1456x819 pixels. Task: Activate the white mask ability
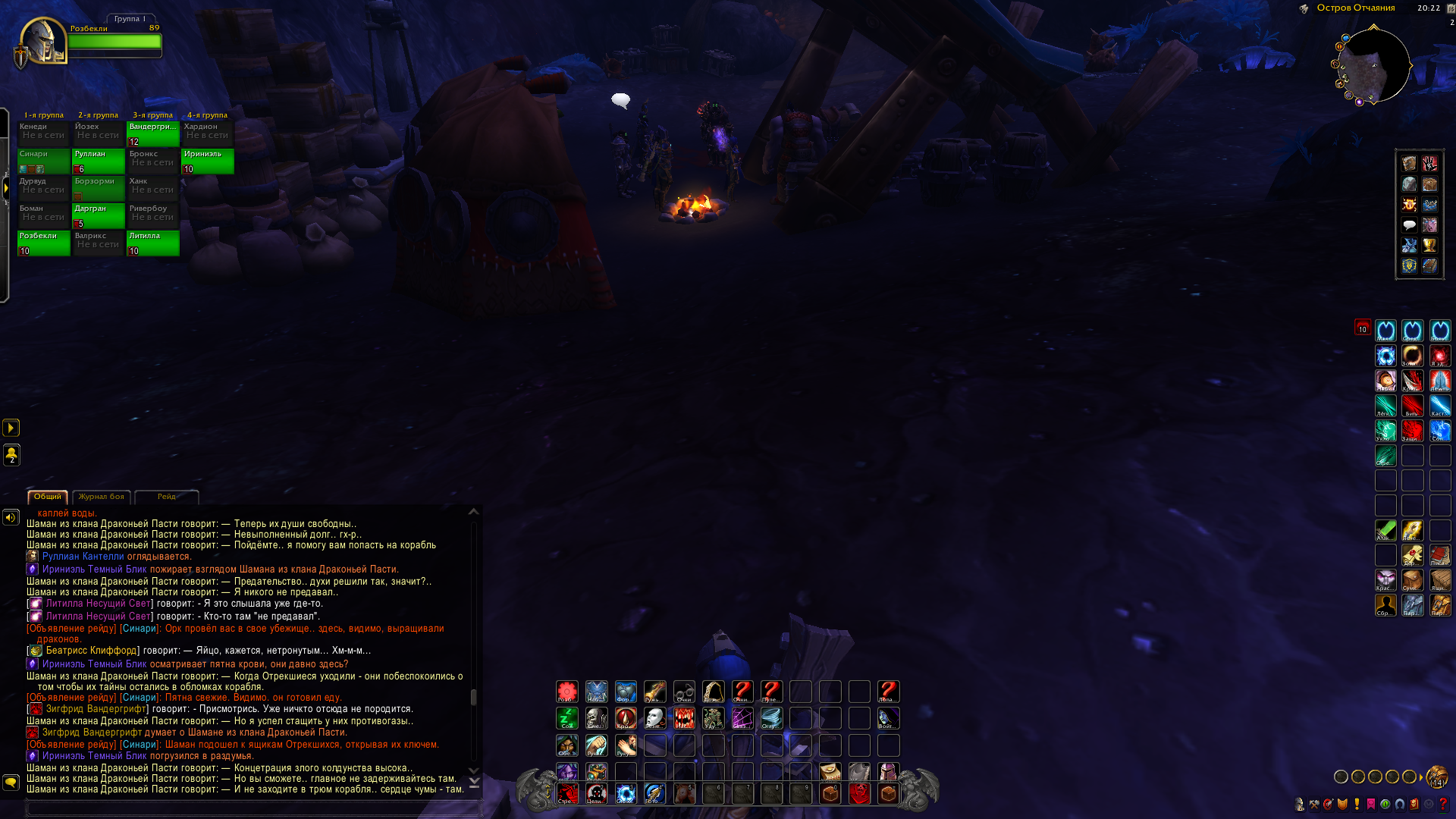pos(654,717)
